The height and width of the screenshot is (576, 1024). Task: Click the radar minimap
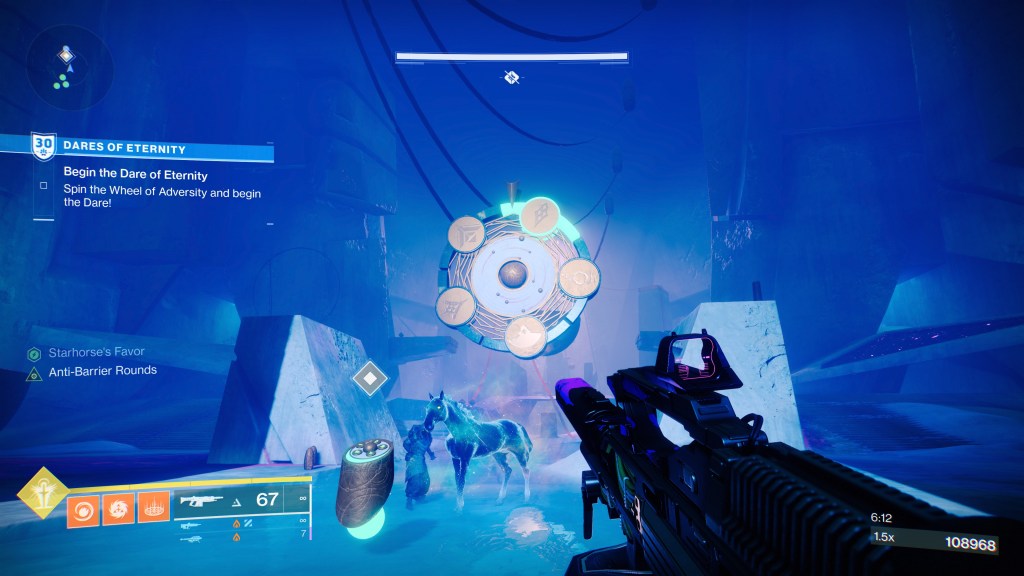pos(69,68)
